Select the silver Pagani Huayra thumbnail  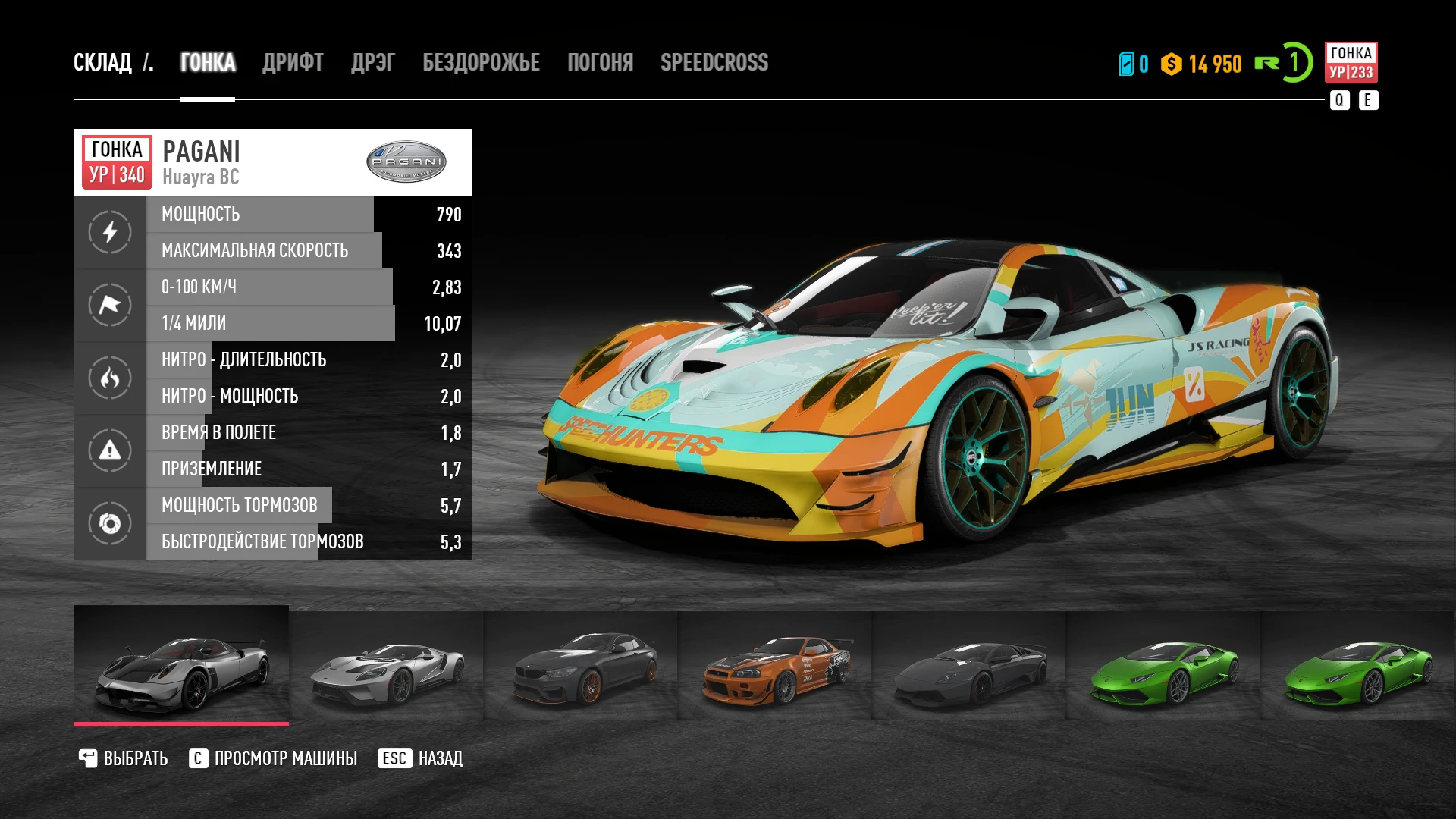[x=181, y=665]
